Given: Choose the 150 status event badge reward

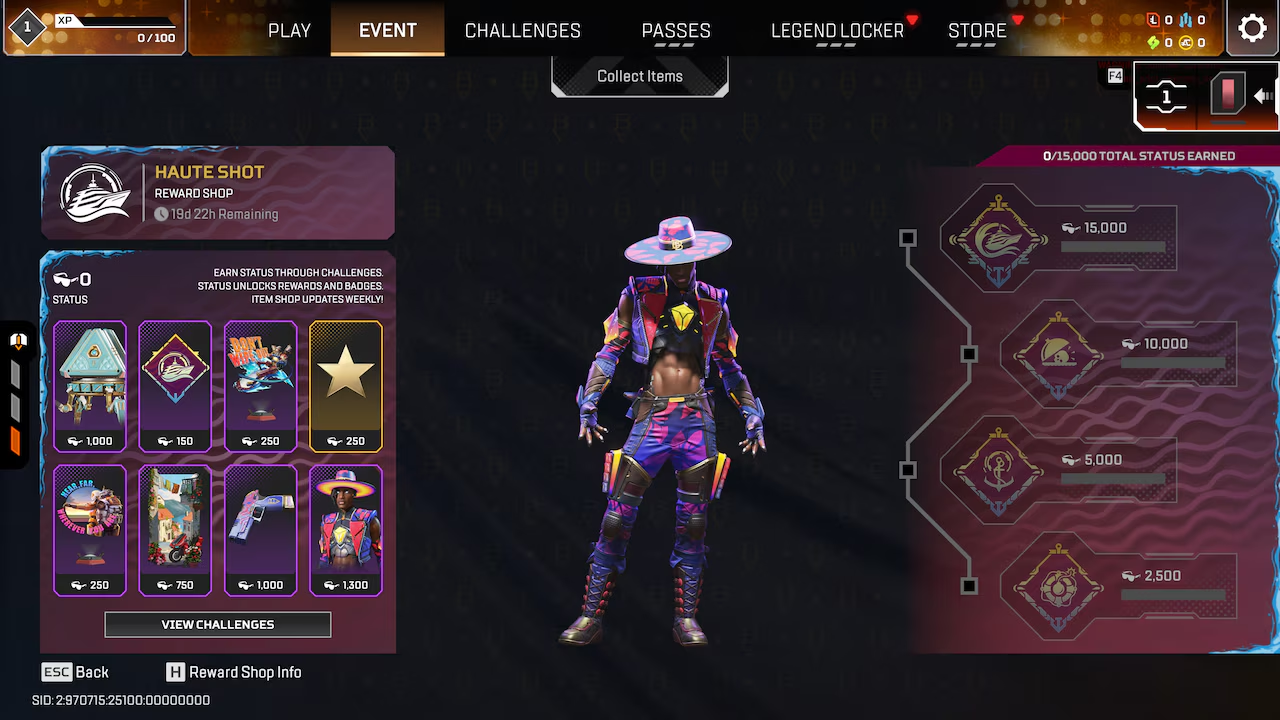Looking at the screenshot, I should click(175, 386).
